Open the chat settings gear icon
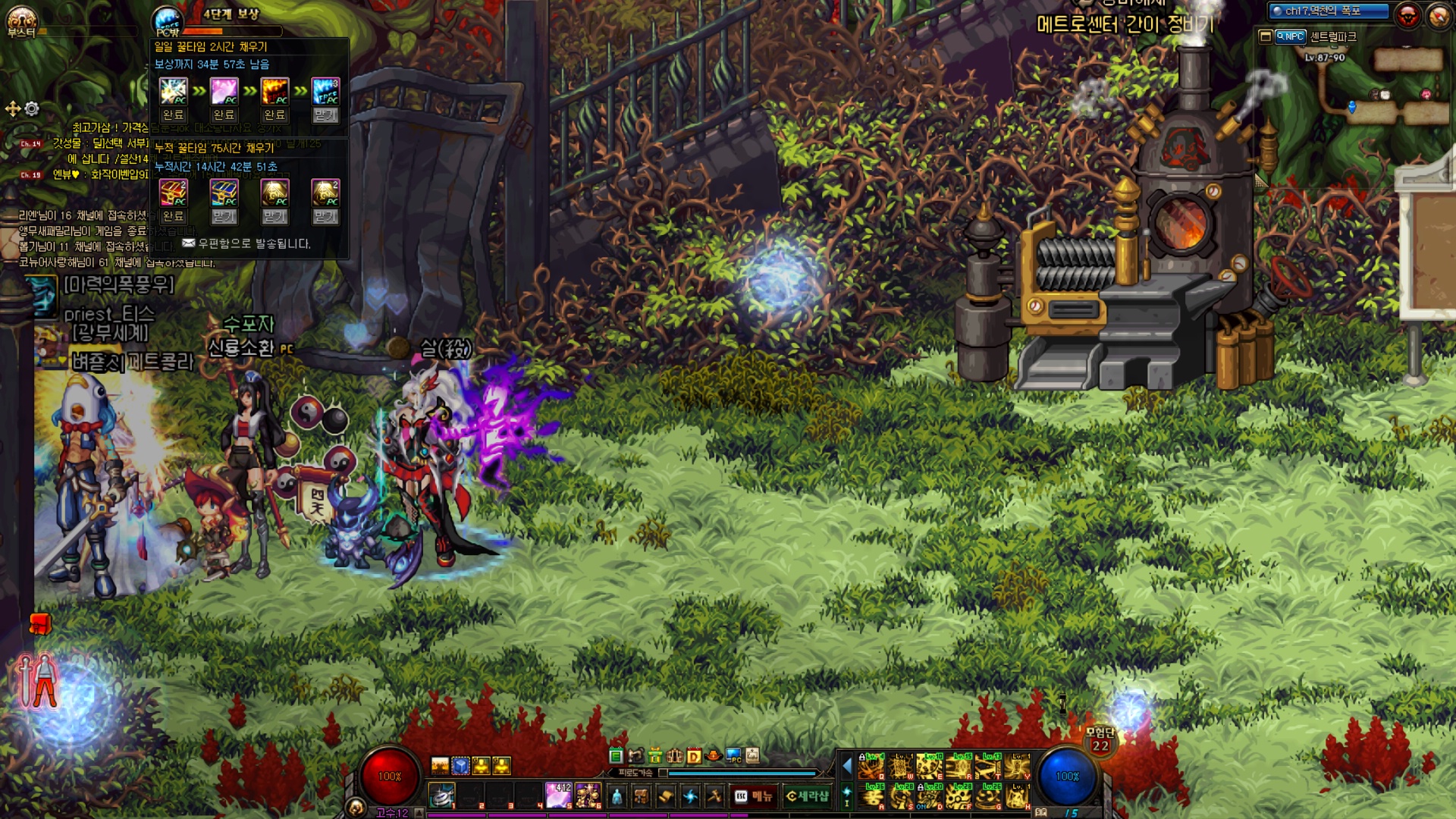Screen dimensions: 1456x819 pos(32,109)
